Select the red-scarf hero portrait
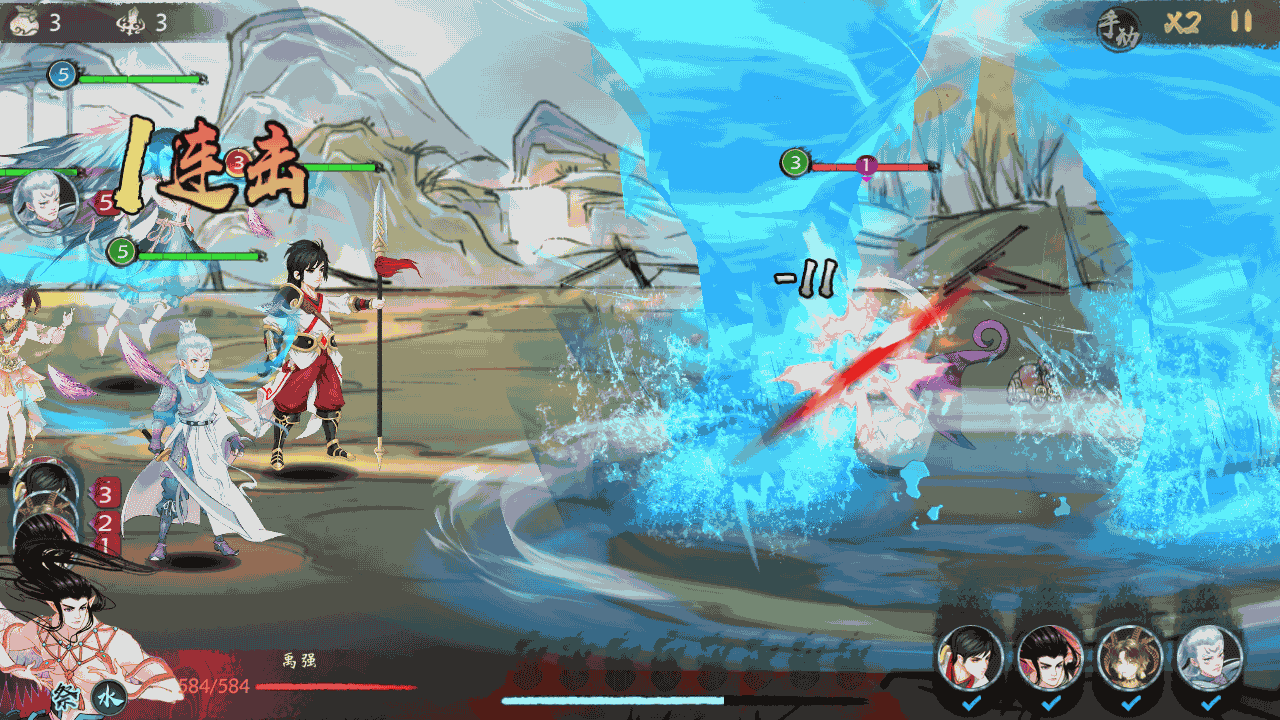The height and width of the screenshot is (720, 1280). tap(969, 657)
